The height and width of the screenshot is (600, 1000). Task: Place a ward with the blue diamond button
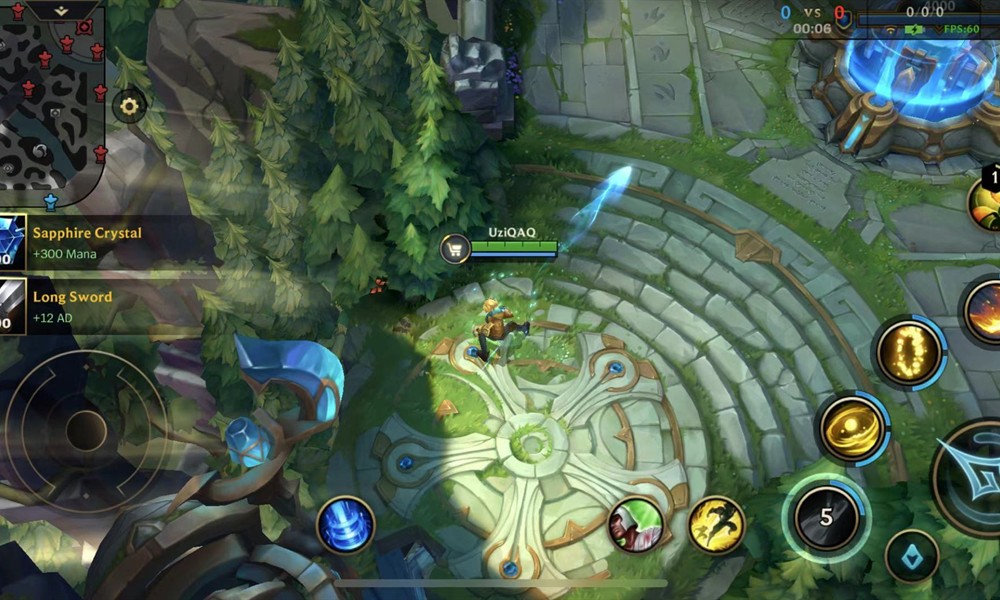coord(912,556)
